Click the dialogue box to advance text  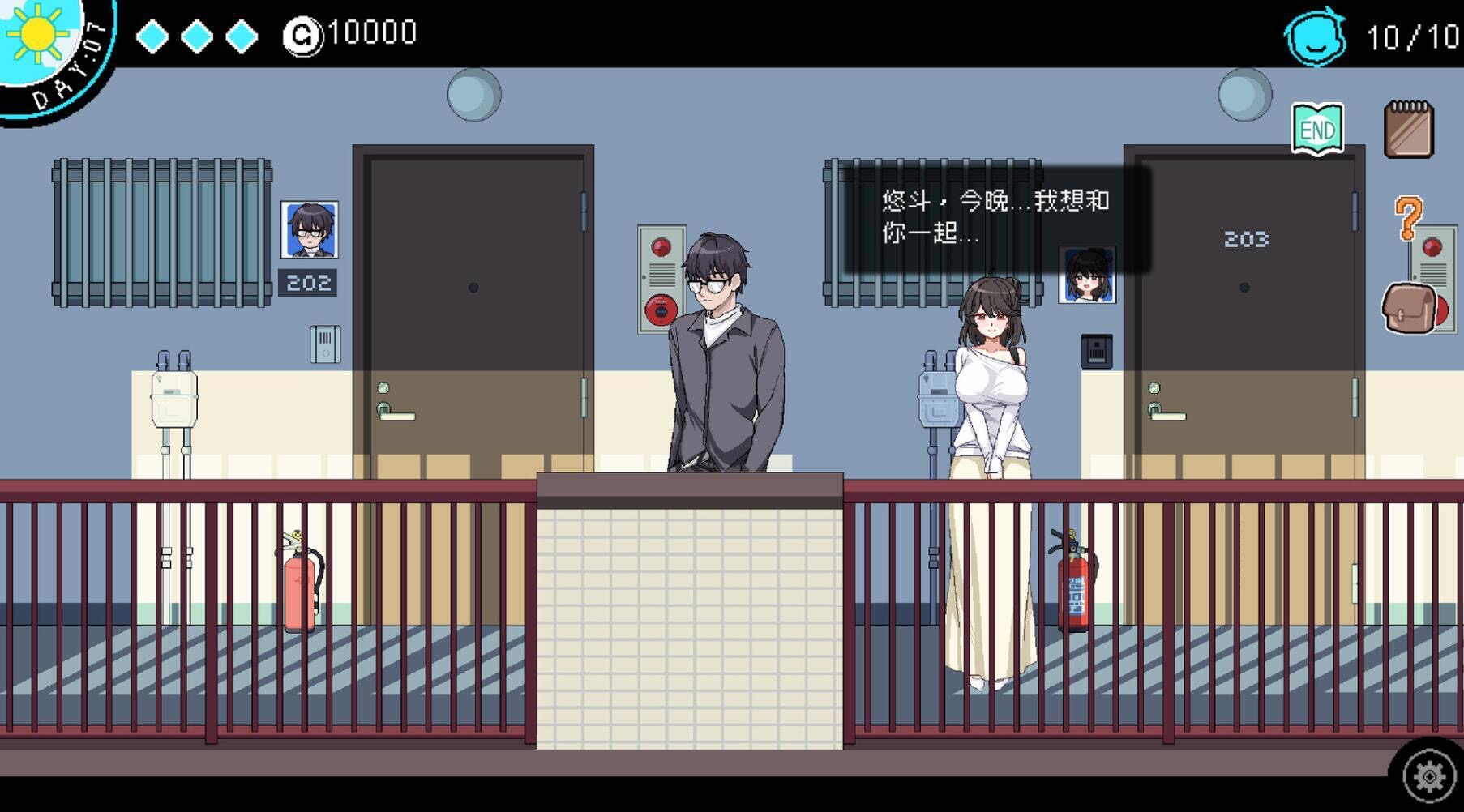click(997, 219)
